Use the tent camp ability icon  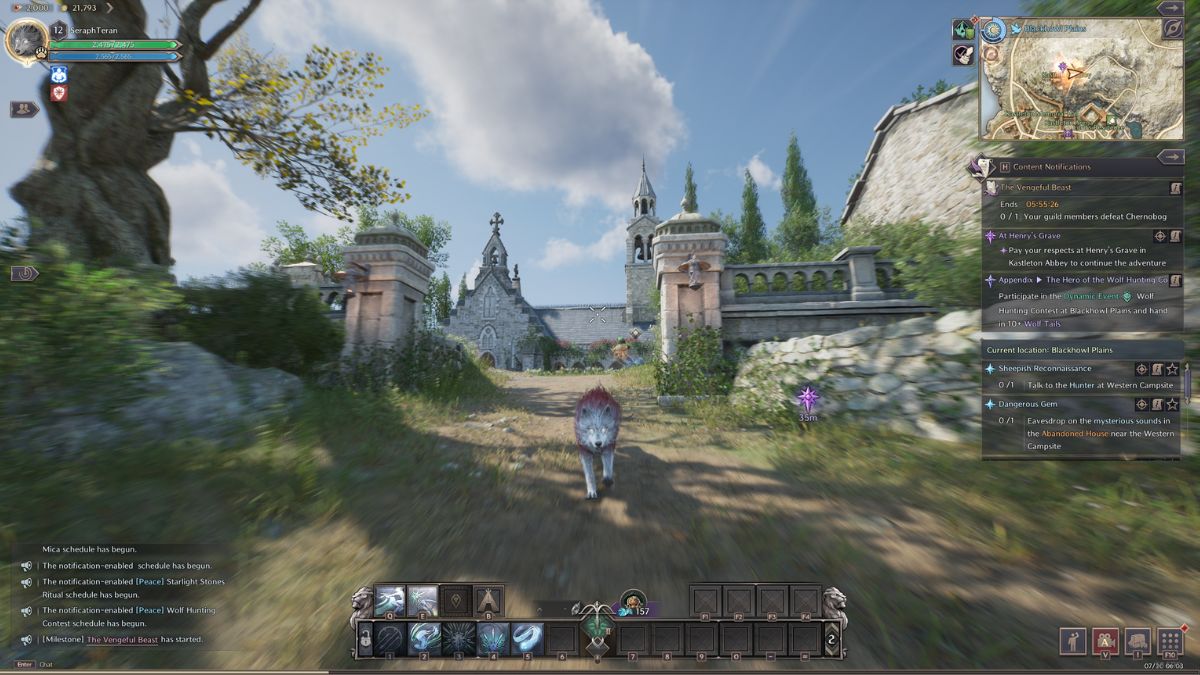click(x=488, y=600)
